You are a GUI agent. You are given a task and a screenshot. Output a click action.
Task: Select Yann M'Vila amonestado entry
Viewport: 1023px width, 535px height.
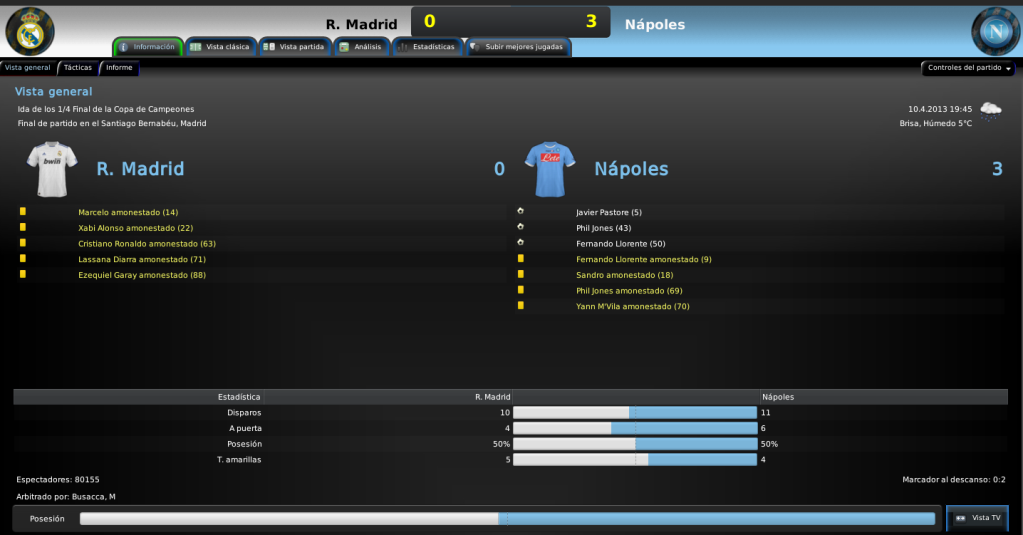(633, 307)
